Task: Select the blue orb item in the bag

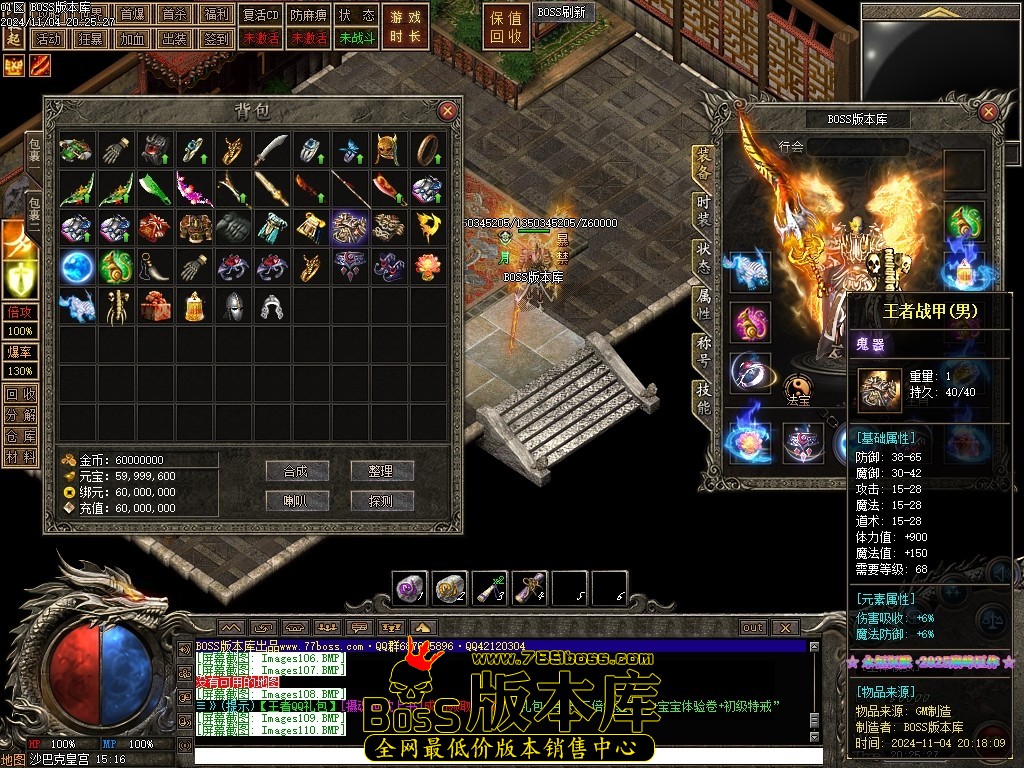Action: [x=77, y=266]
